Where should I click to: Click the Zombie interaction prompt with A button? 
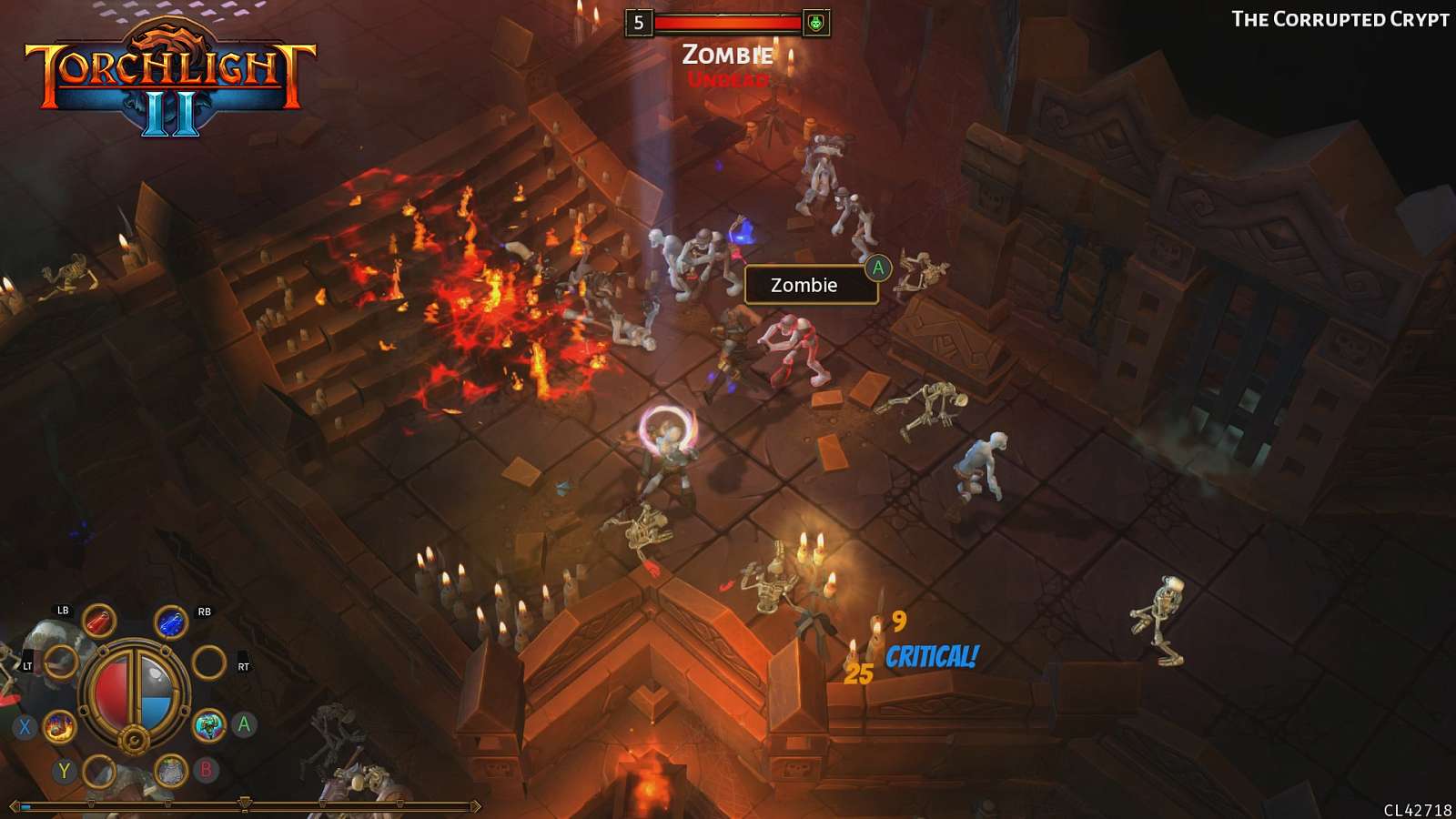(x=810, y=285)
